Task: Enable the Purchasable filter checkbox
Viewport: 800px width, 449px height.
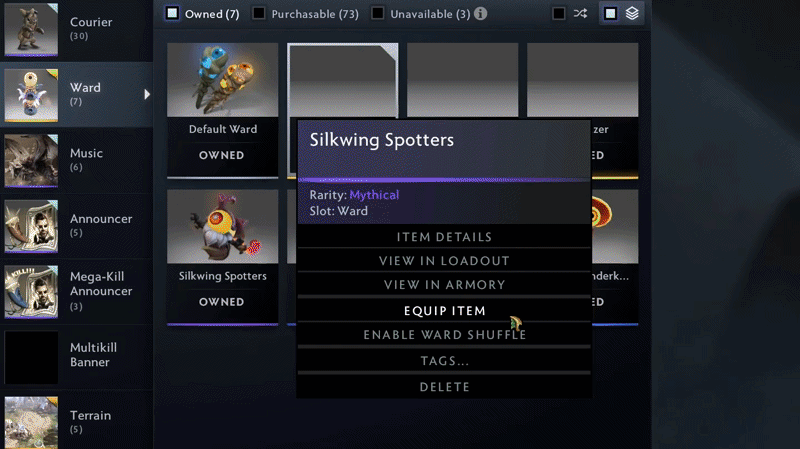Action: pyautogui.click(x=259, y=14)
